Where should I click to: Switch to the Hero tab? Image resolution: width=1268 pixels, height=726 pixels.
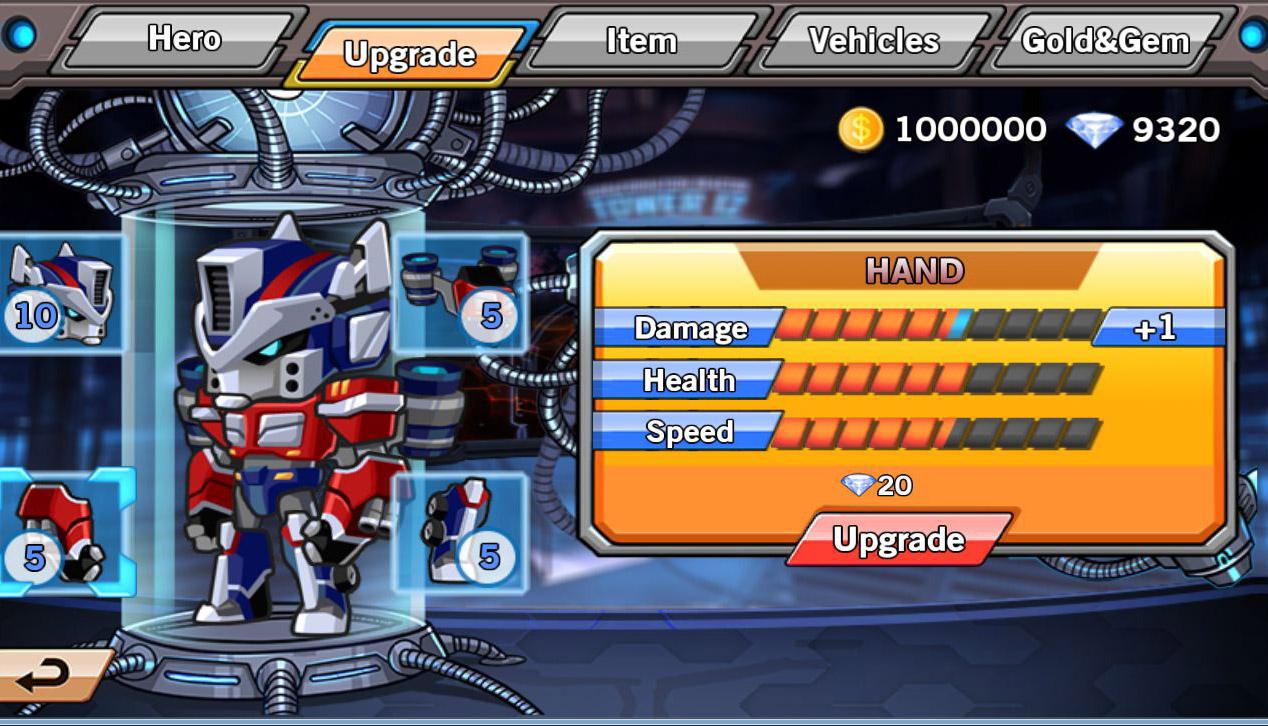point(185,40)
